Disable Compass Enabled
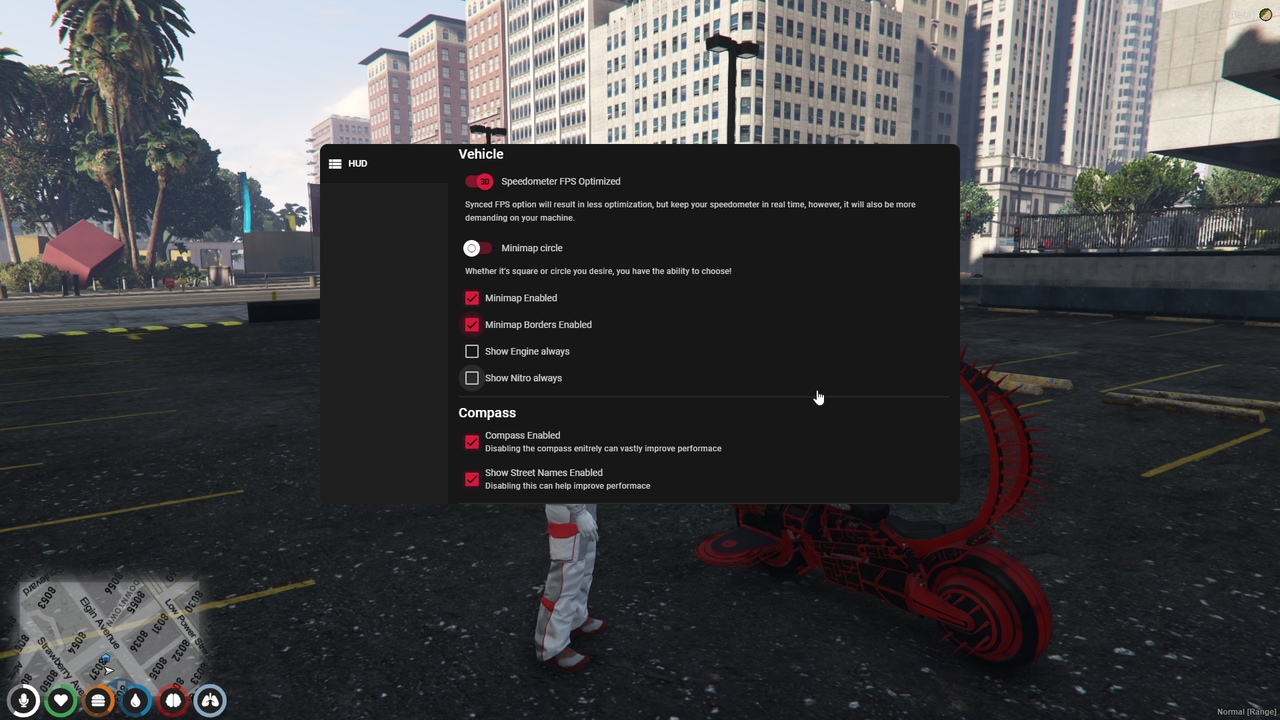 click(471, 441)
